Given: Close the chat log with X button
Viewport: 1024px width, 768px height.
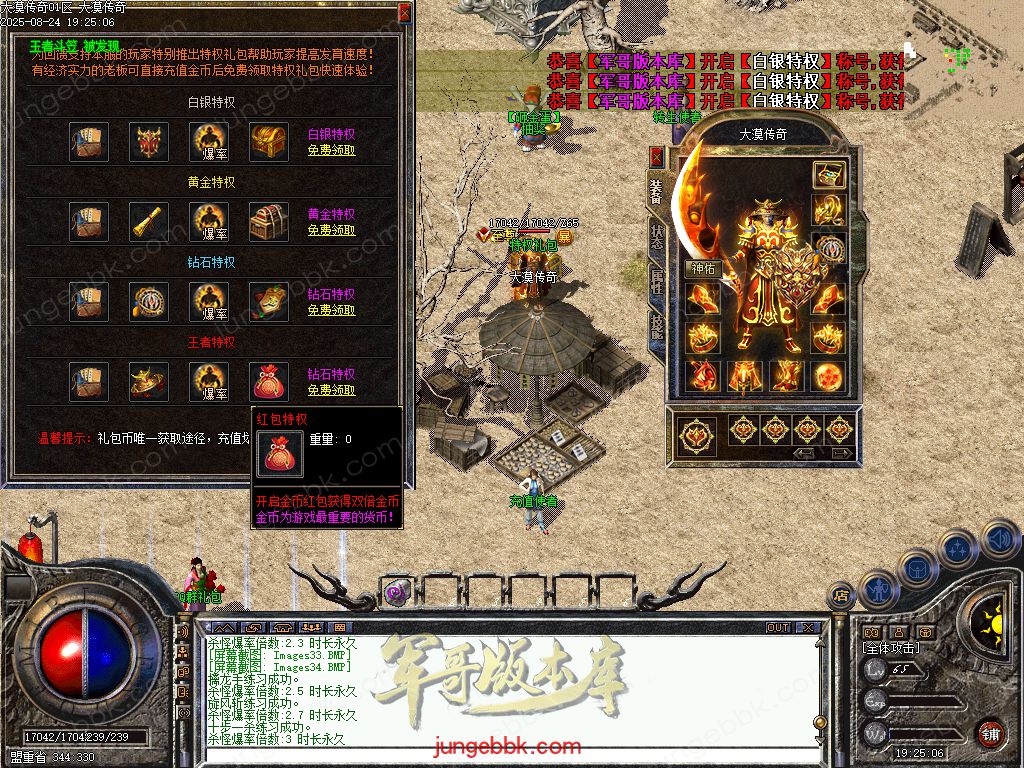Looking at the screenshot, I should tap(808, 628).
